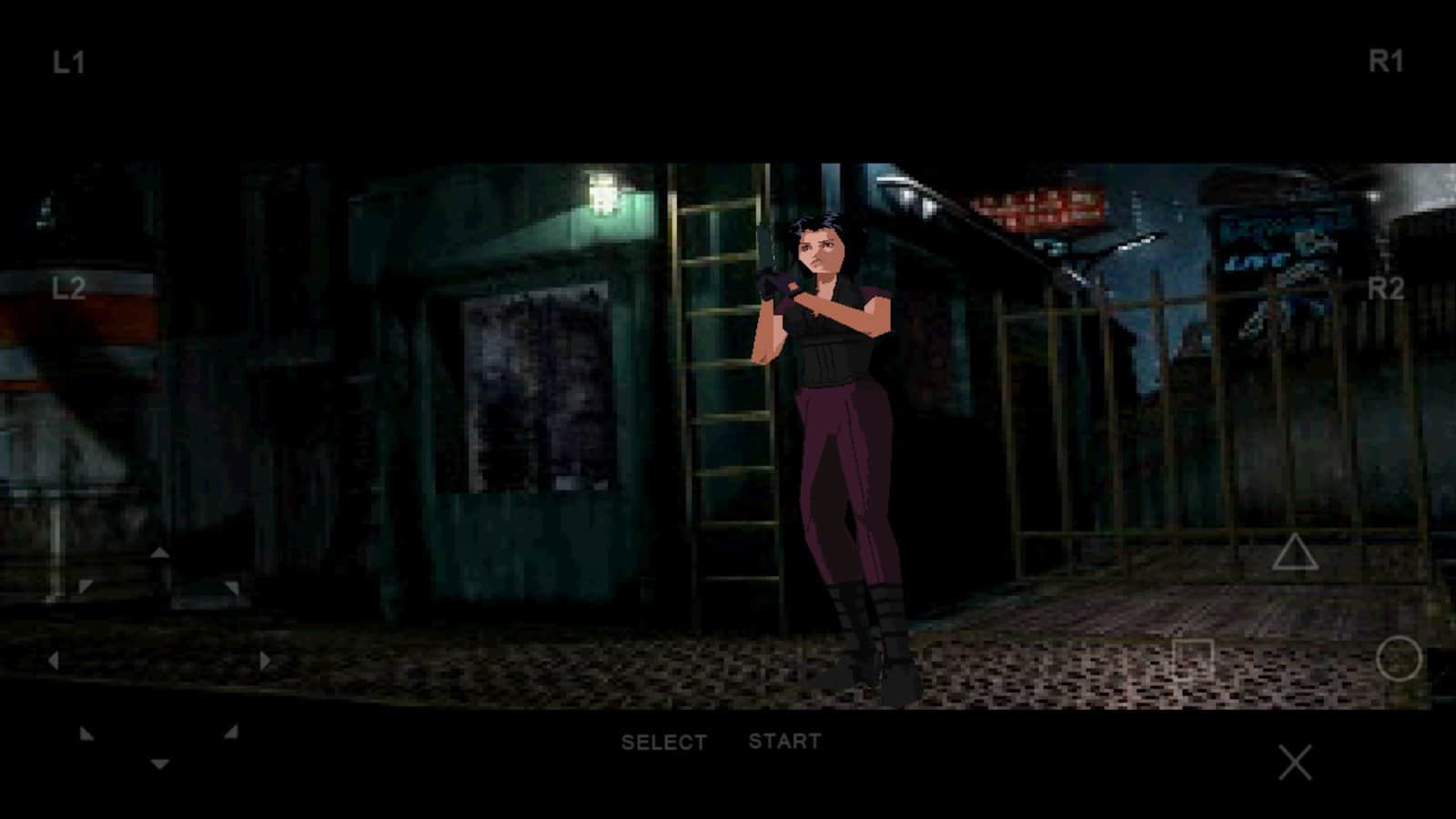The image size is (1456, 819).
Task: Tap the L2 trigger button overlay
Action: (x=69, y=288)
